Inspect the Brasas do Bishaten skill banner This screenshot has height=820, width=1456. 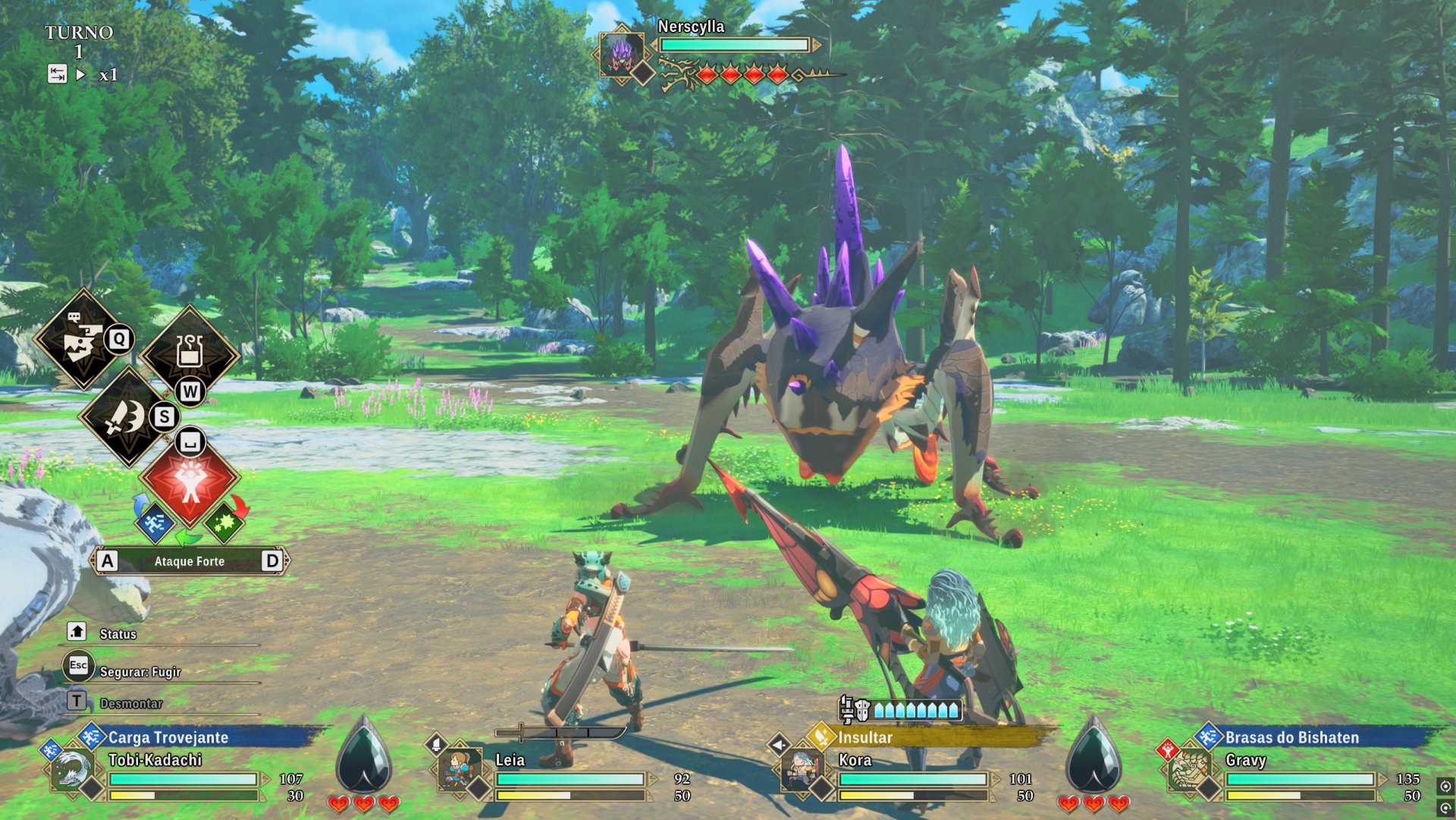[x=1291, y=737]
